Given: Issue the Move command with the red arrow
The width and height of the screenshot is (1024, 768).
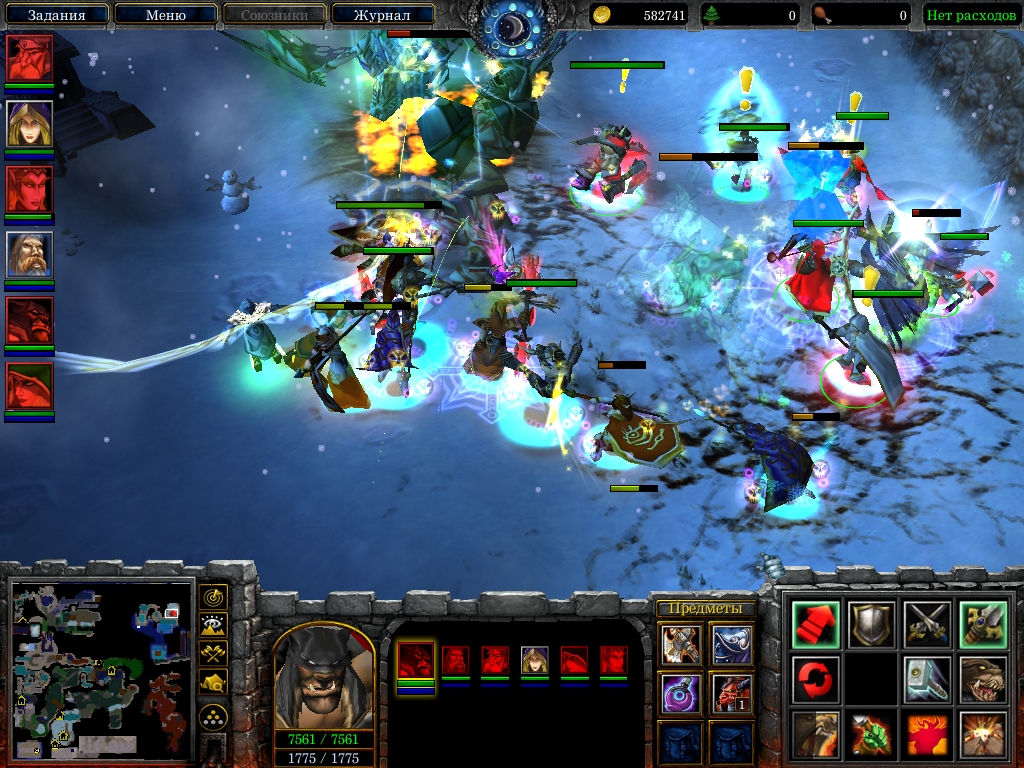Looking at the screenshot, I should coord(815,624).
